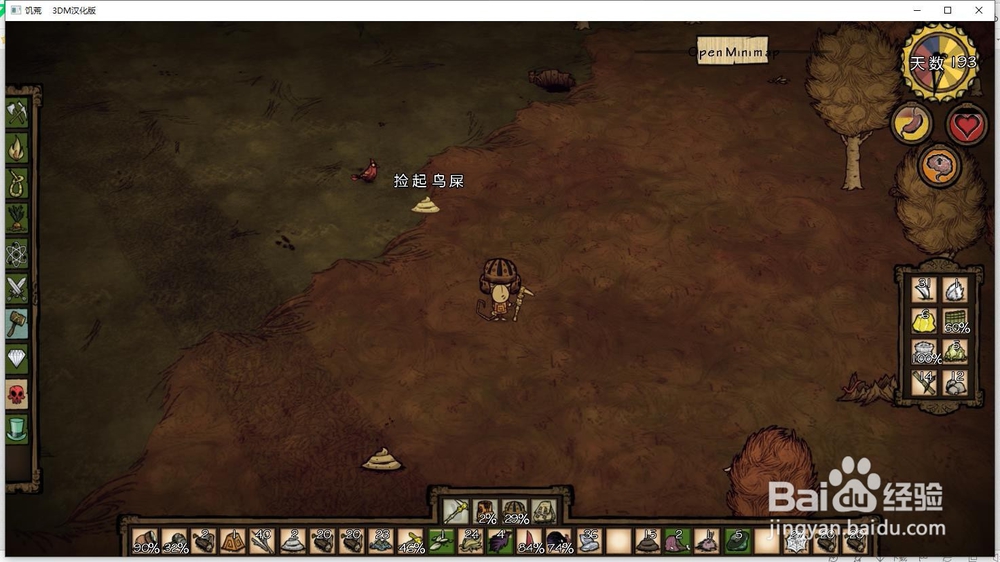Select the equipped pickaxe hand slot
The width and height of the screenshot is (1000, 562).
457,511
